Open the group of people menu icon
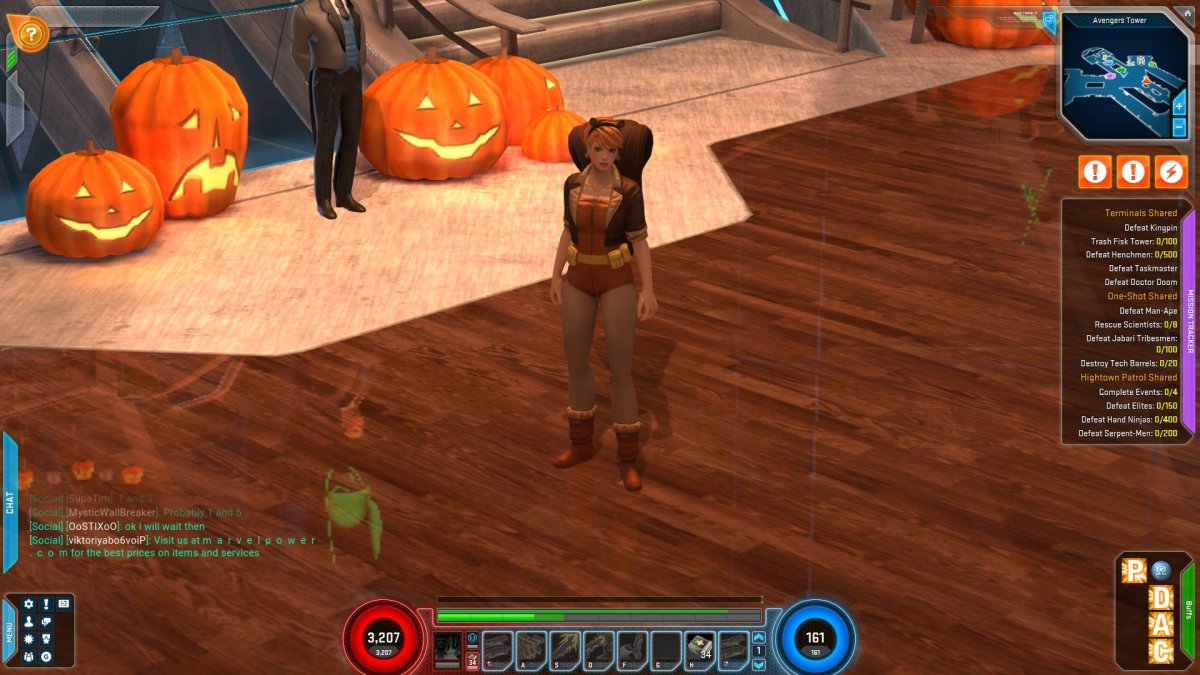The image size is (1200, 675). point(29,656)
